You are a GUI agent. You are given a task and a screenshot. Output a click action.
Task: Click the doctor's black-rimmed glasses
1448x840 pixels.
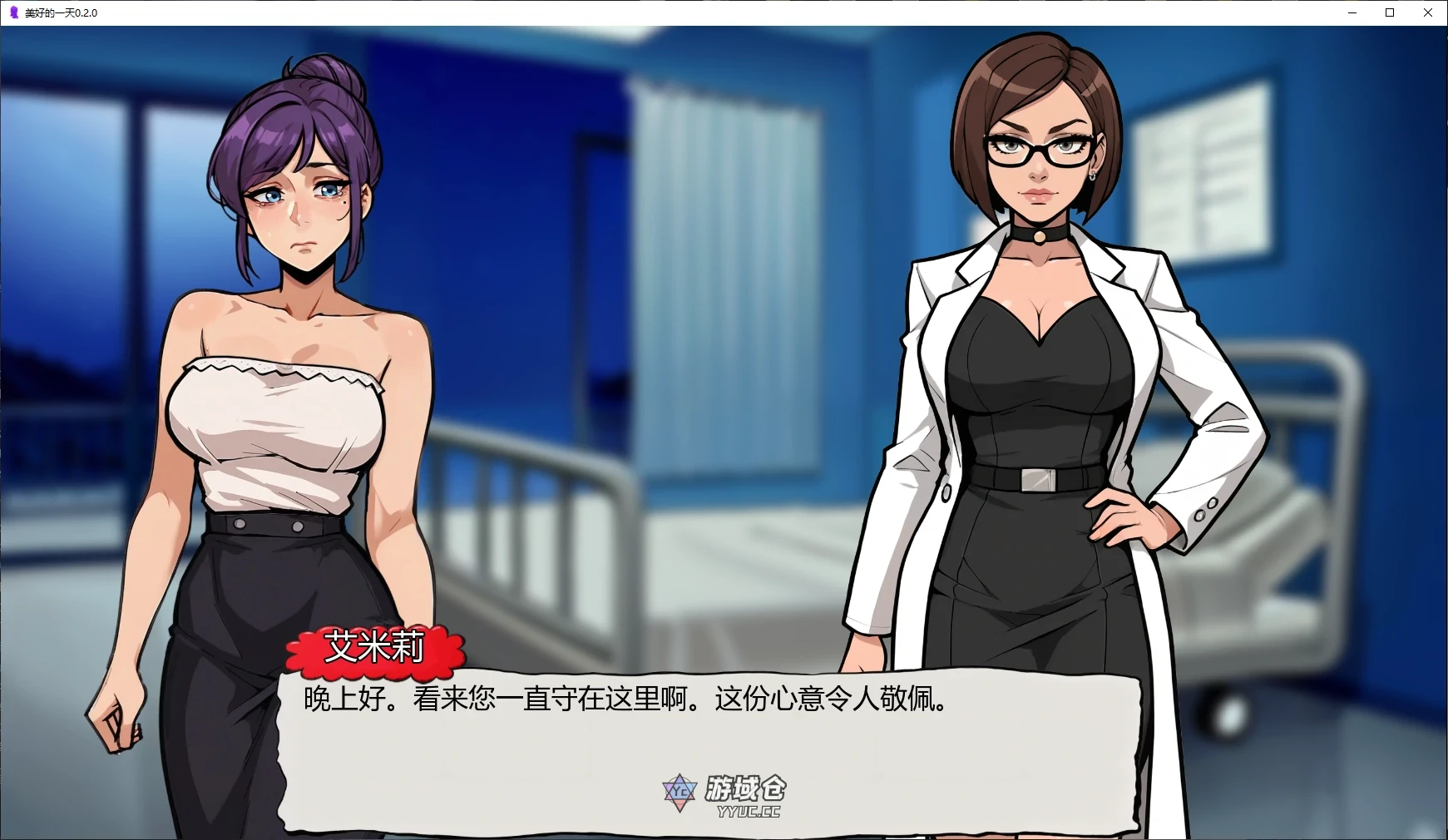pyautogui.click(x=1038, y=150)
